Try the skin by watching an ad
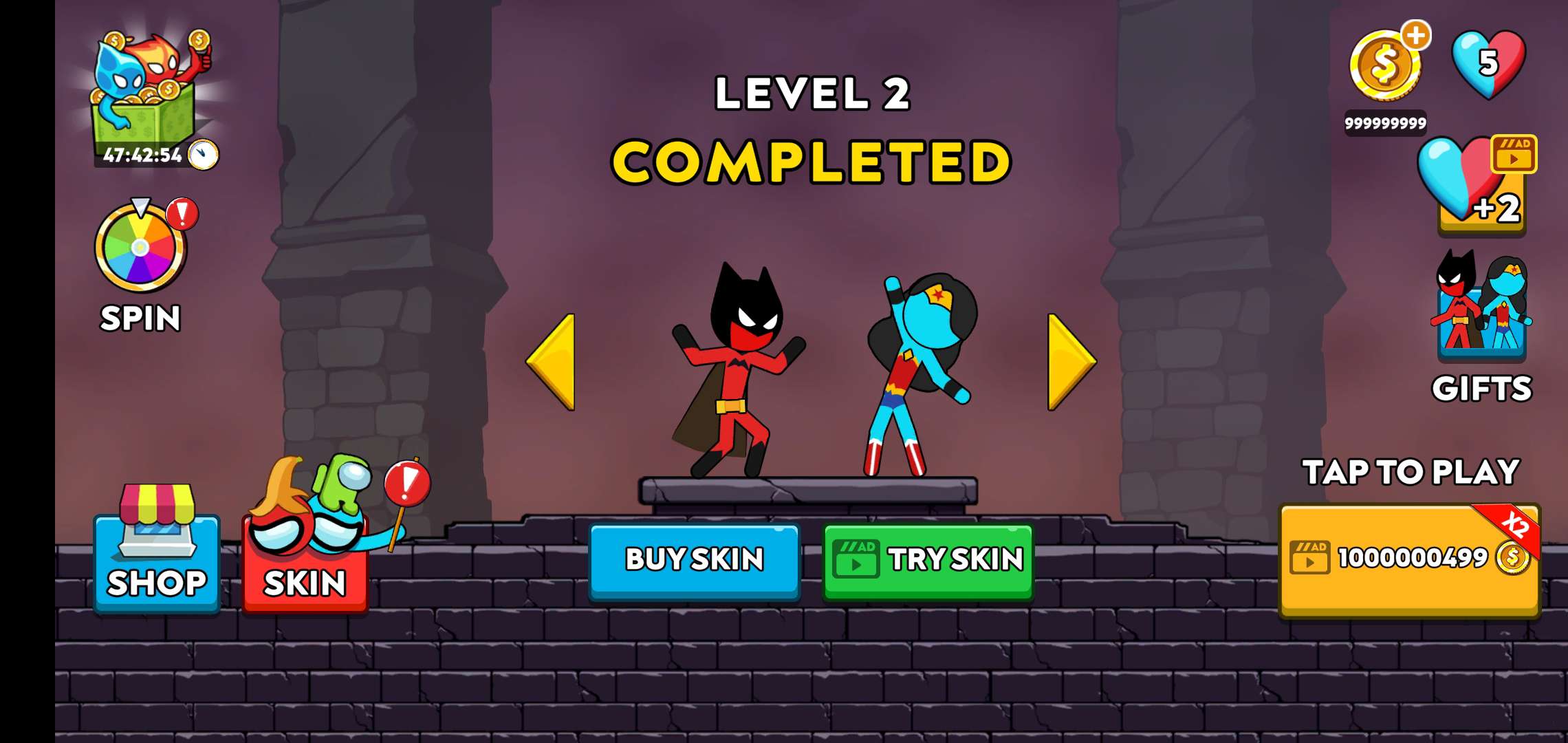This screenshot has width=1568, height=743. [x=928, y=559]
